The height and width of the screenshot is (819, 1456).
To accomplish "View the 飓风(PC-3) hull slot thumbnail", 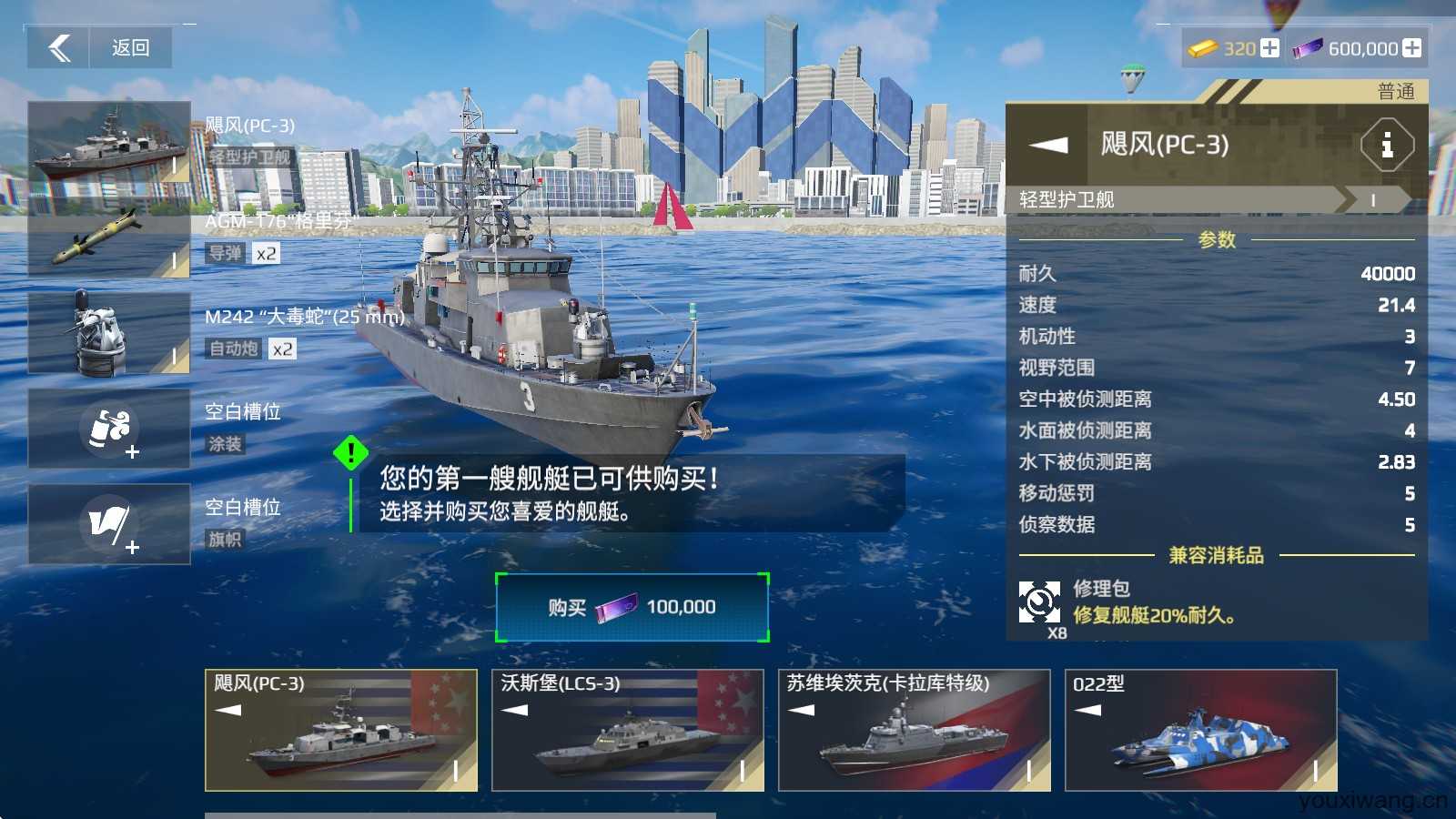I will click(109, 142).
